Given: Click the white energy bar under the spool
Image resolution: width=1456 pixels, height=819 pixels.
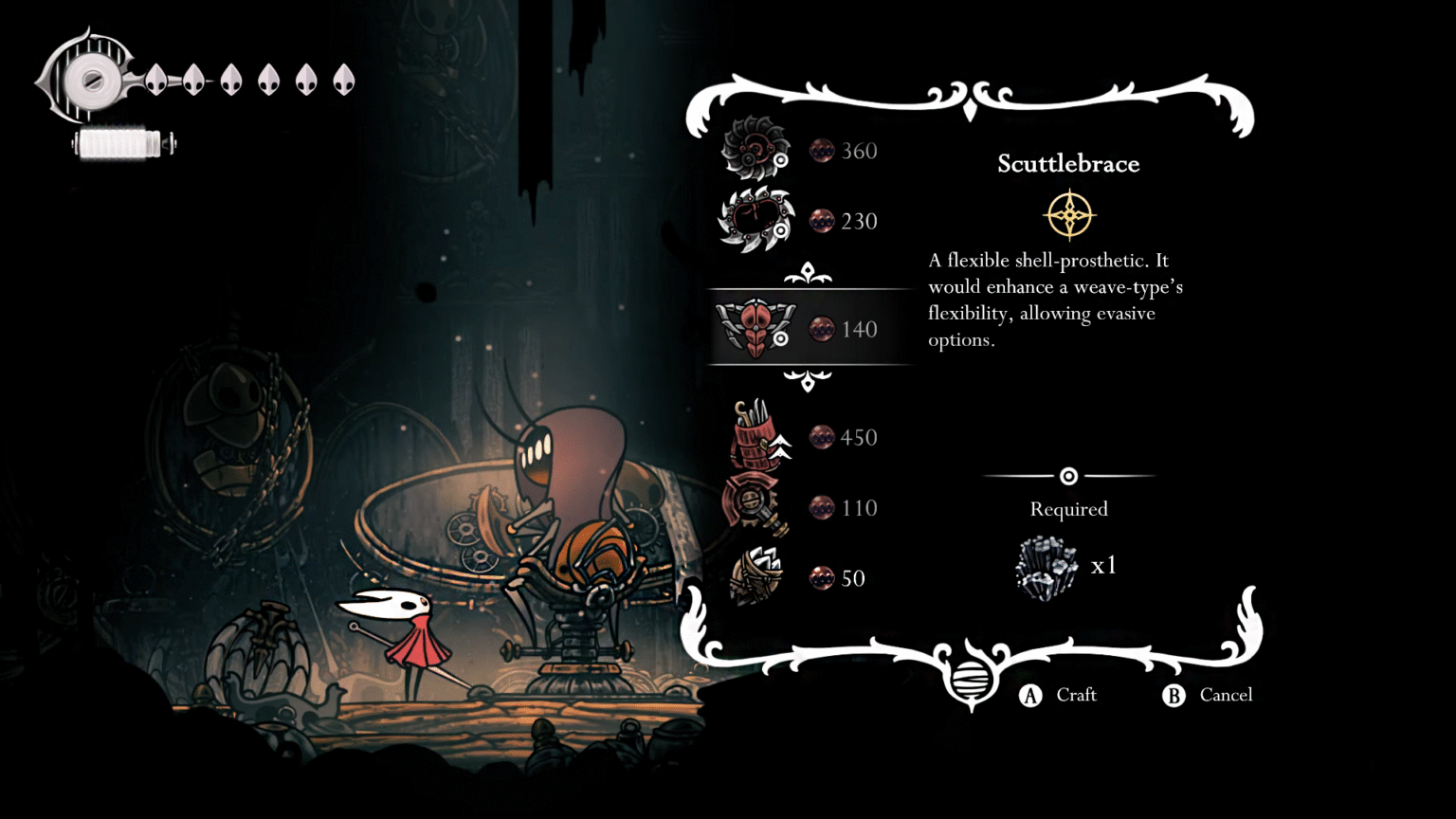Looking at the screenshot, I should [x=121, y=144].
